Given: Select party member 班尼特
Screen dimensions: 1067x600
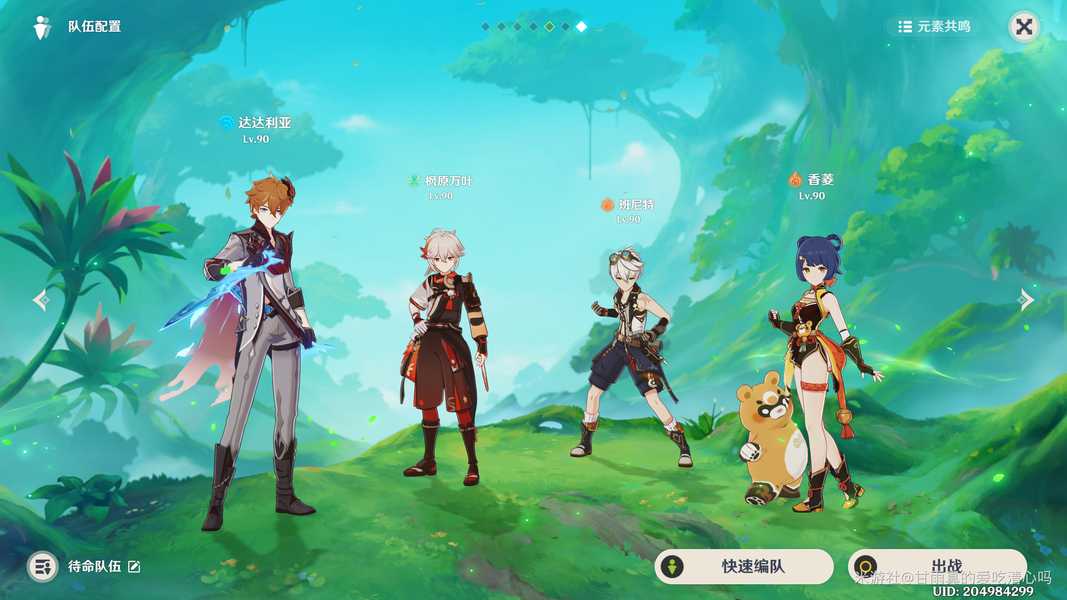Looking at the screenshot, I should [632, 360].
